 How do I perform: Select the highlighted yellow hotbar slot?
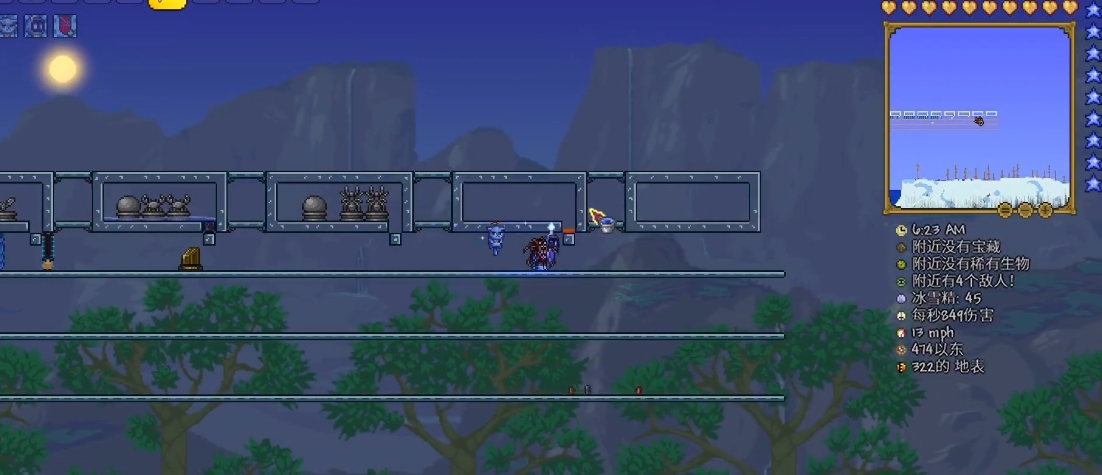(167, 3)
